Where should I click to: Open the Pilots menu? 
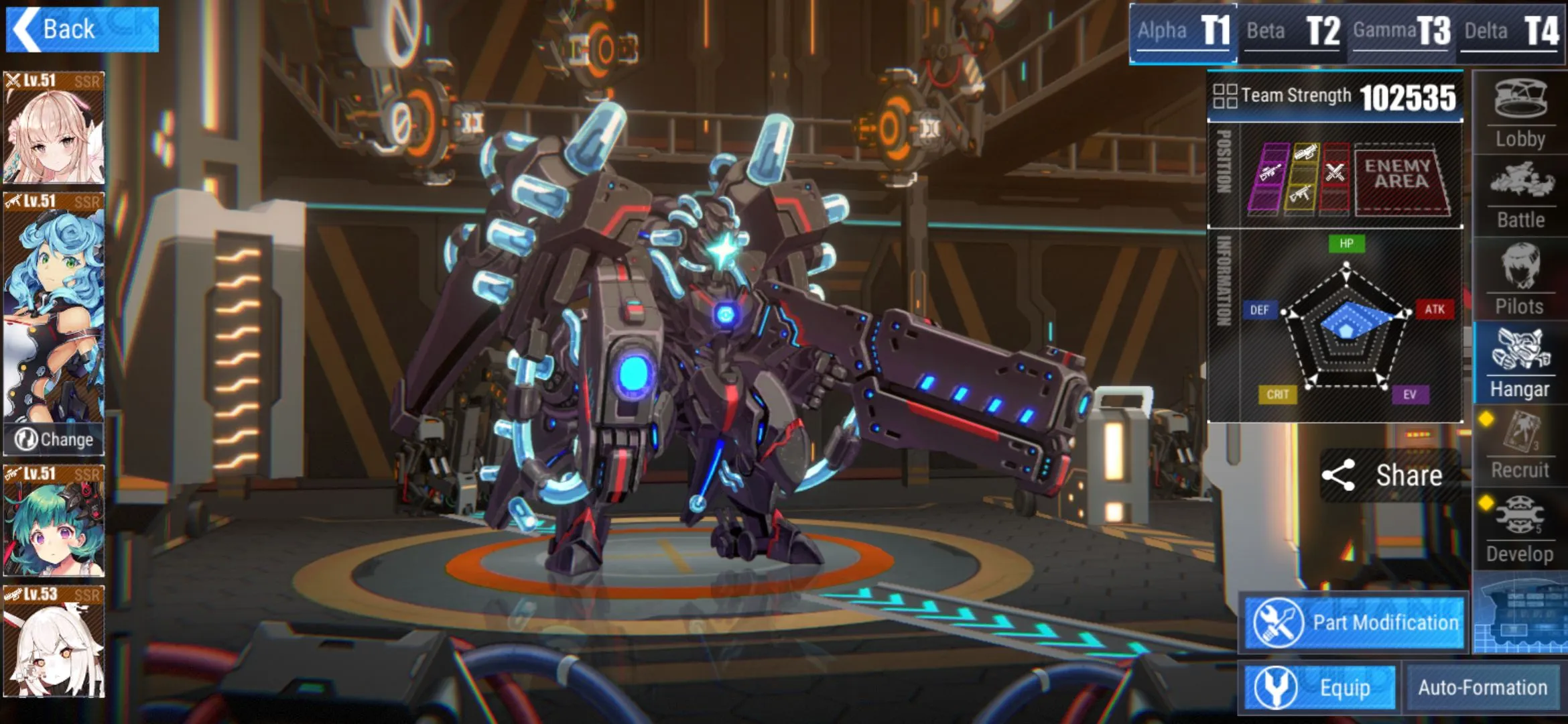[1520, 280]
